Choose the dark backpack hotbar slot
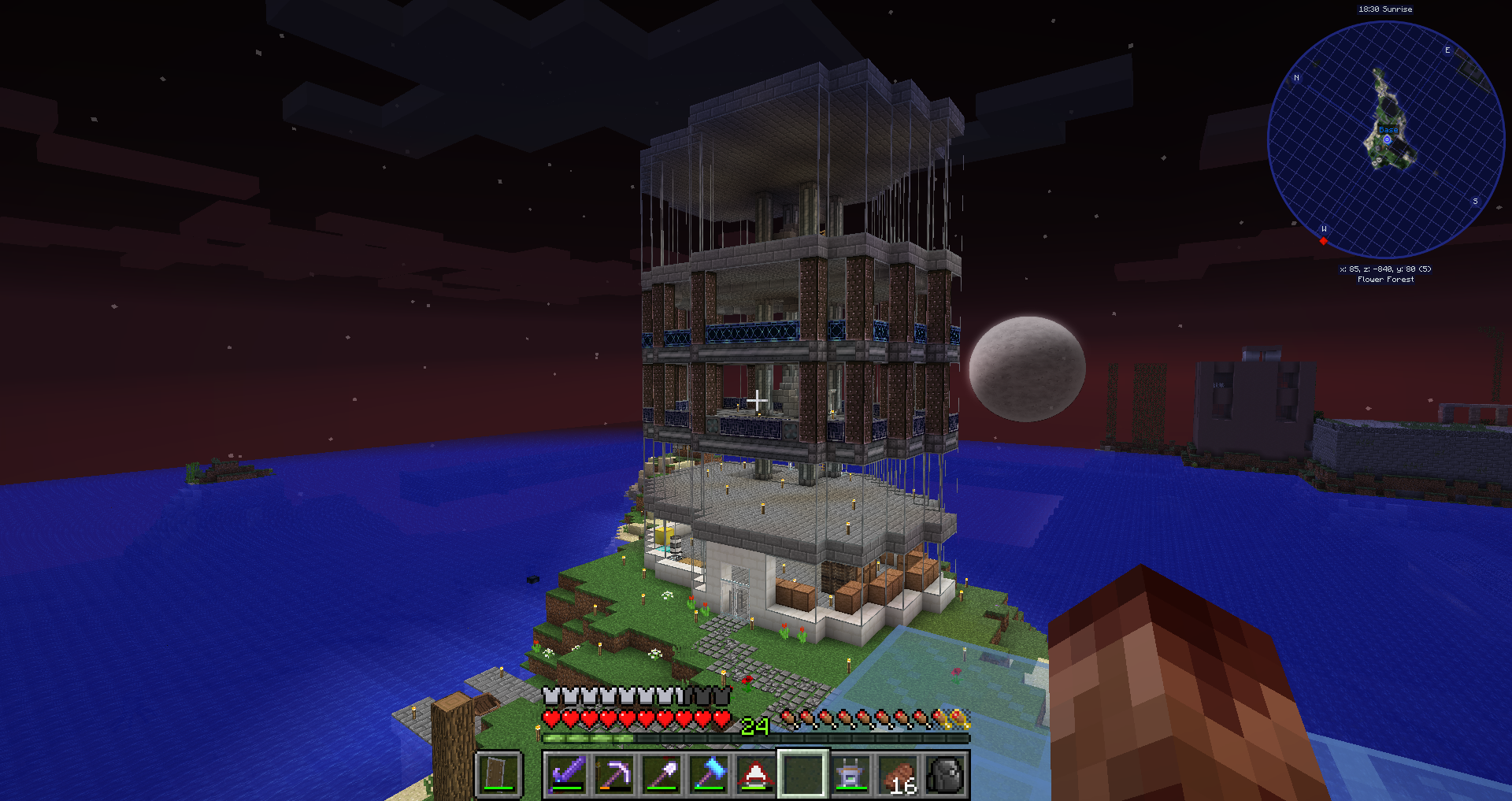1512x801 pixels. 945,773
